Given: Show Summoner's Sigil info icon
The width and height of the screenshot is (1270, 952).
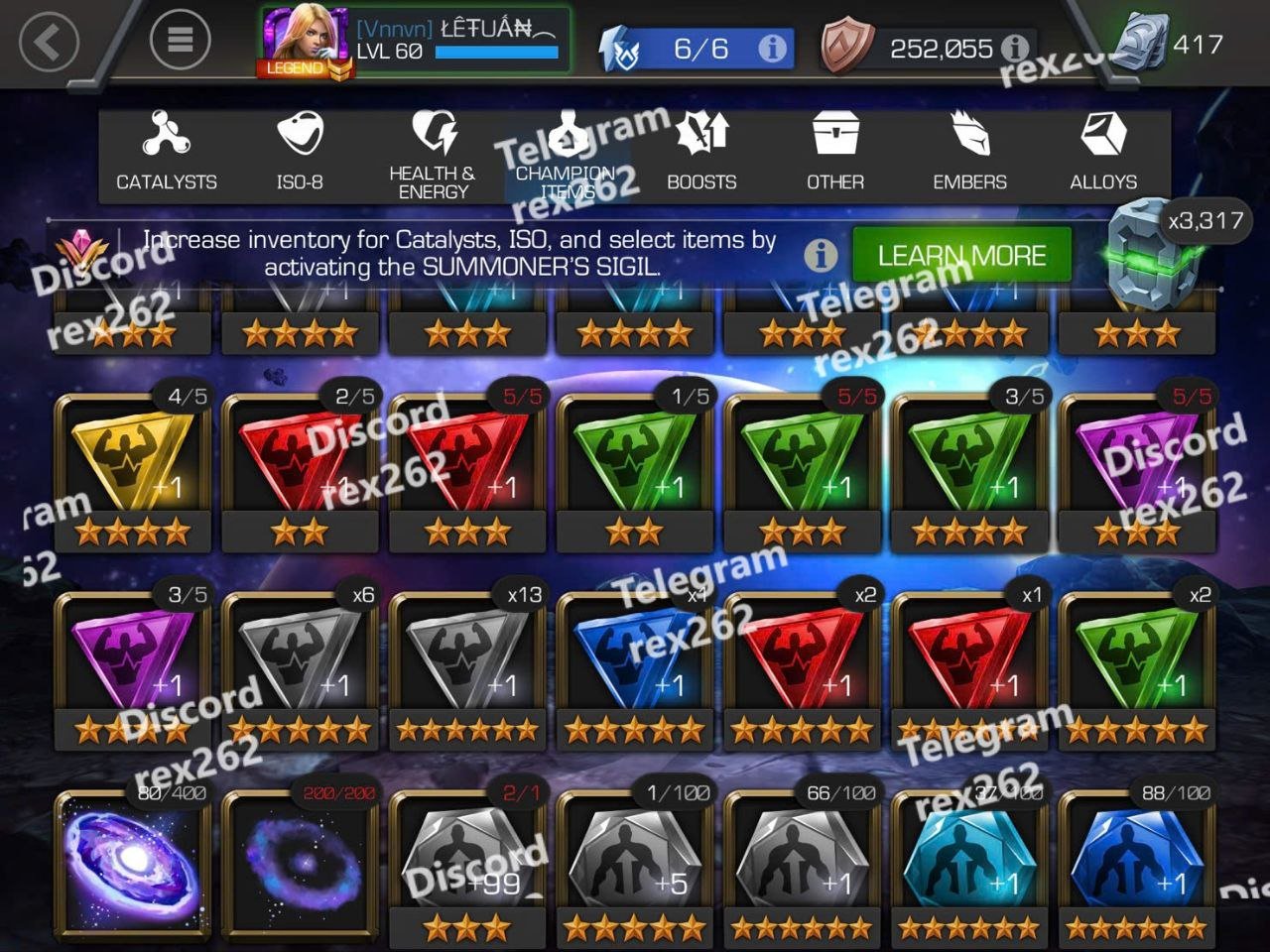Looking at the screenshot, I should click(821, 255).
